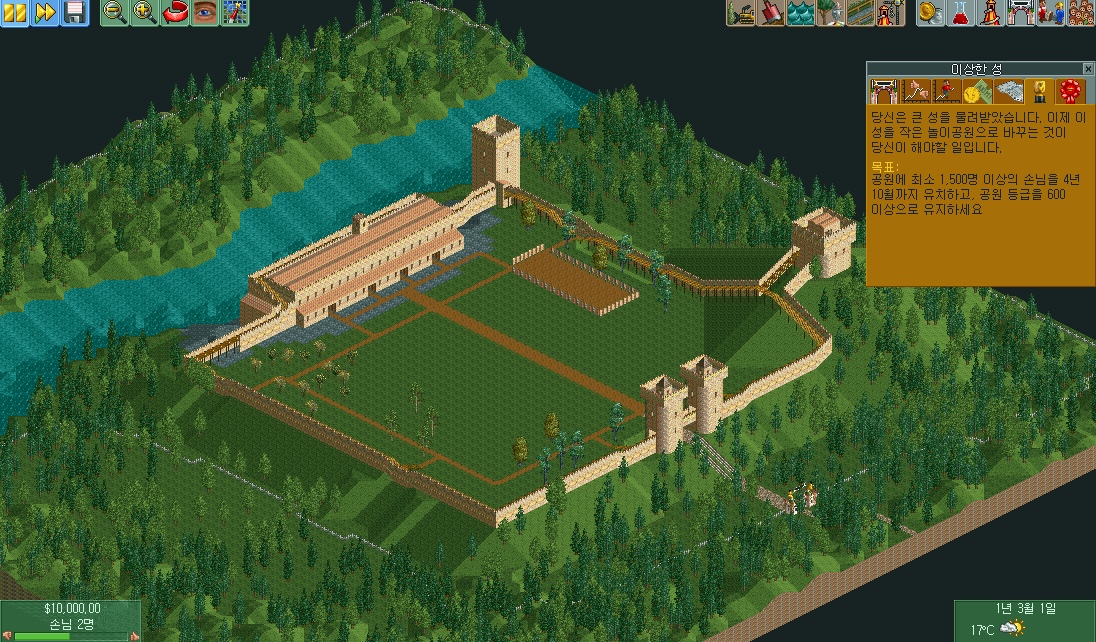Open the water adjustment tool
1096x642 pixels.
pos(801,13)
